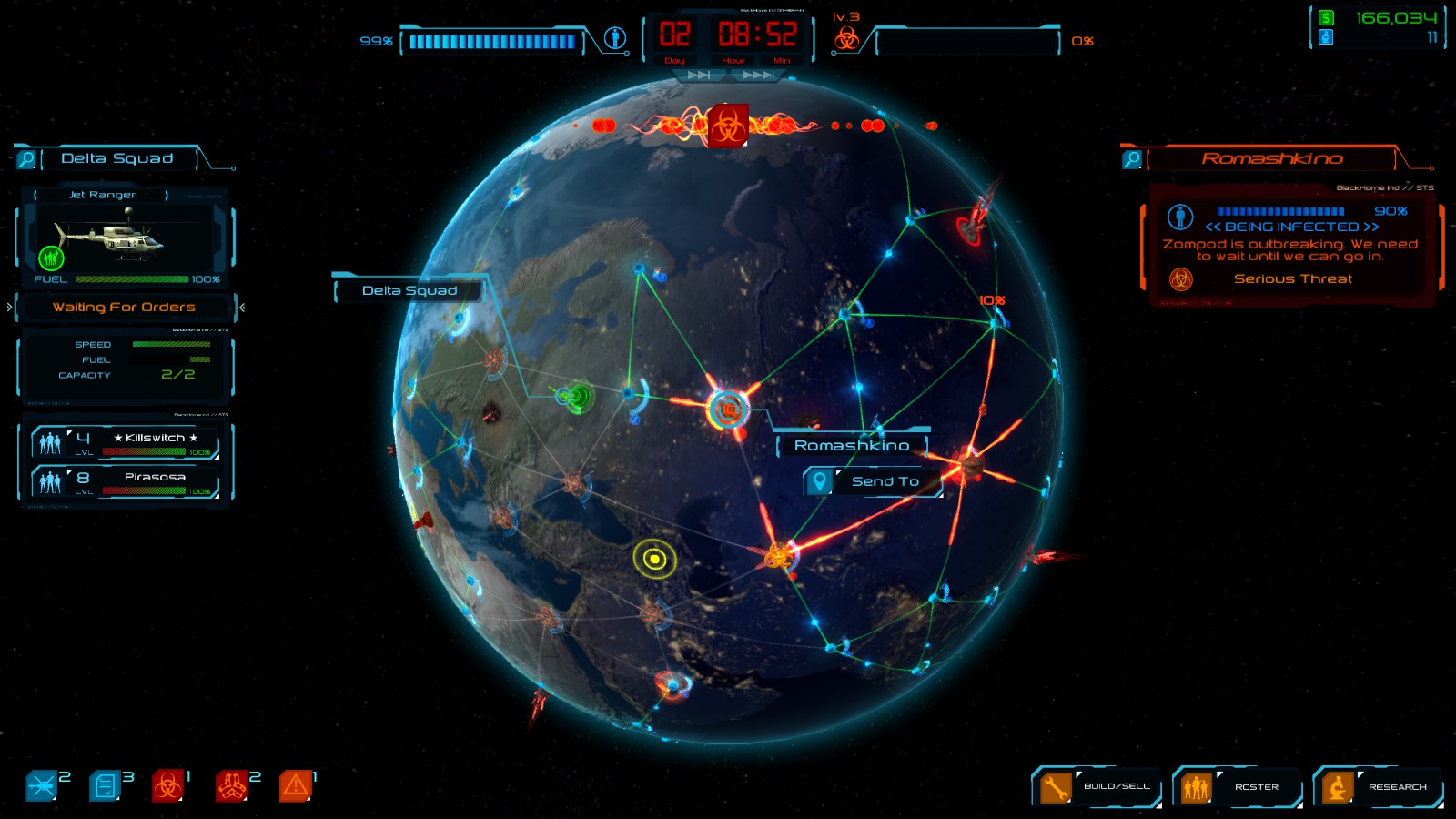Viewport: 1456px width, 819px height.
Task: Open the orange warning triangle notification
Action: coord(296,786)
